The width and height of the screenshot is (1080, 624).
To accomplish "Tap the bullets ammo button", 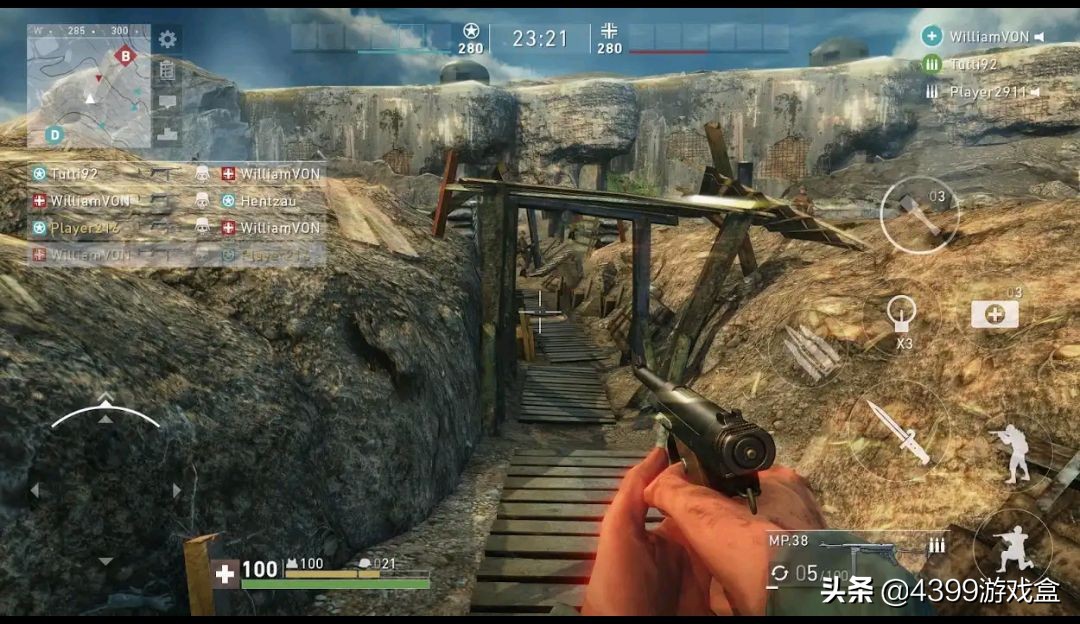I will 811,350.
